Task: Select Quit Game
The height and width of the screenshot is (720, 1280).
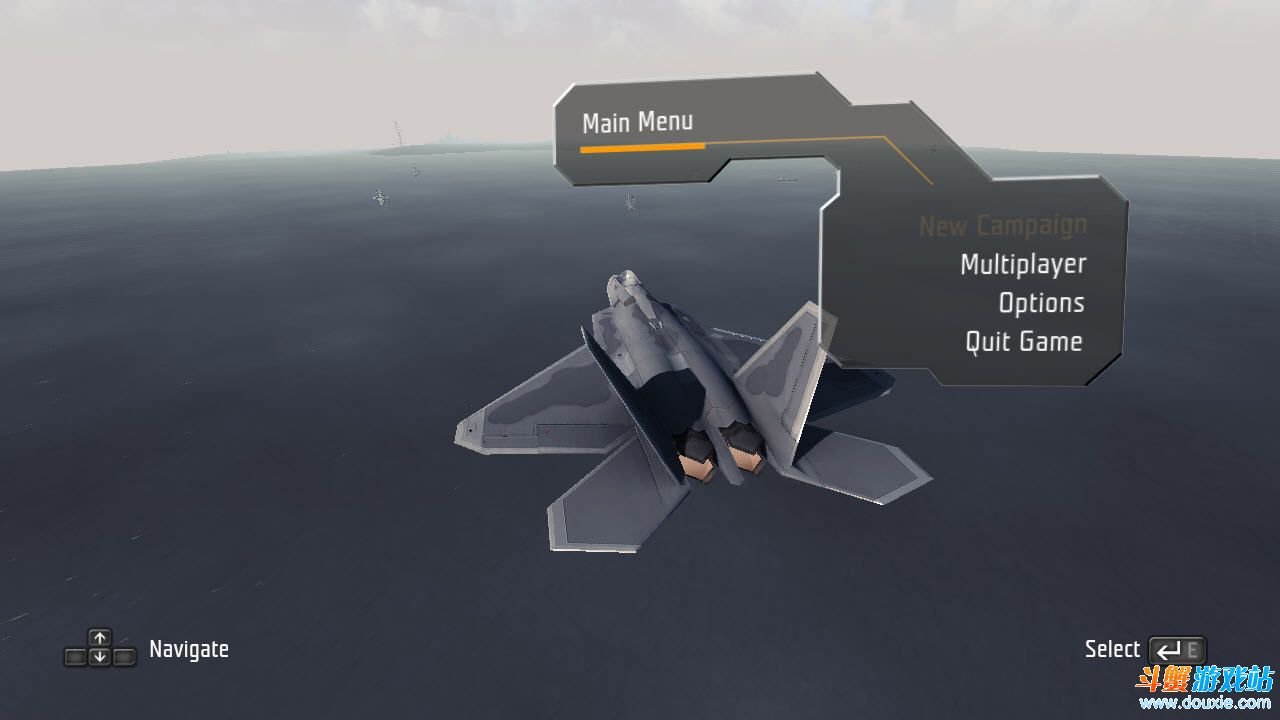Action: [x=1023, y=342]
